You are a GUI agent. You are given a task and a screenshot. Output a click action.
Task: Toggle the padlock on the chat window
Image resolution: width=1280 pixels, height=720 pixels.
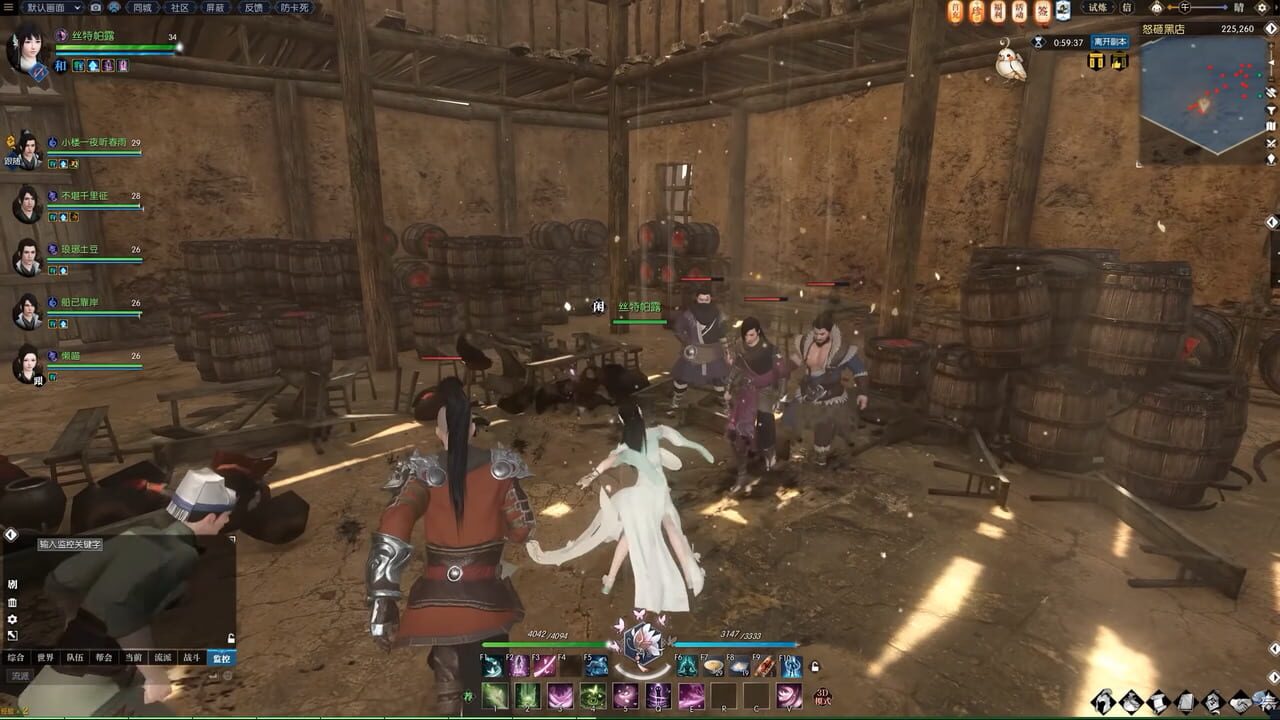pyautogui.click(x=231, y=638)
